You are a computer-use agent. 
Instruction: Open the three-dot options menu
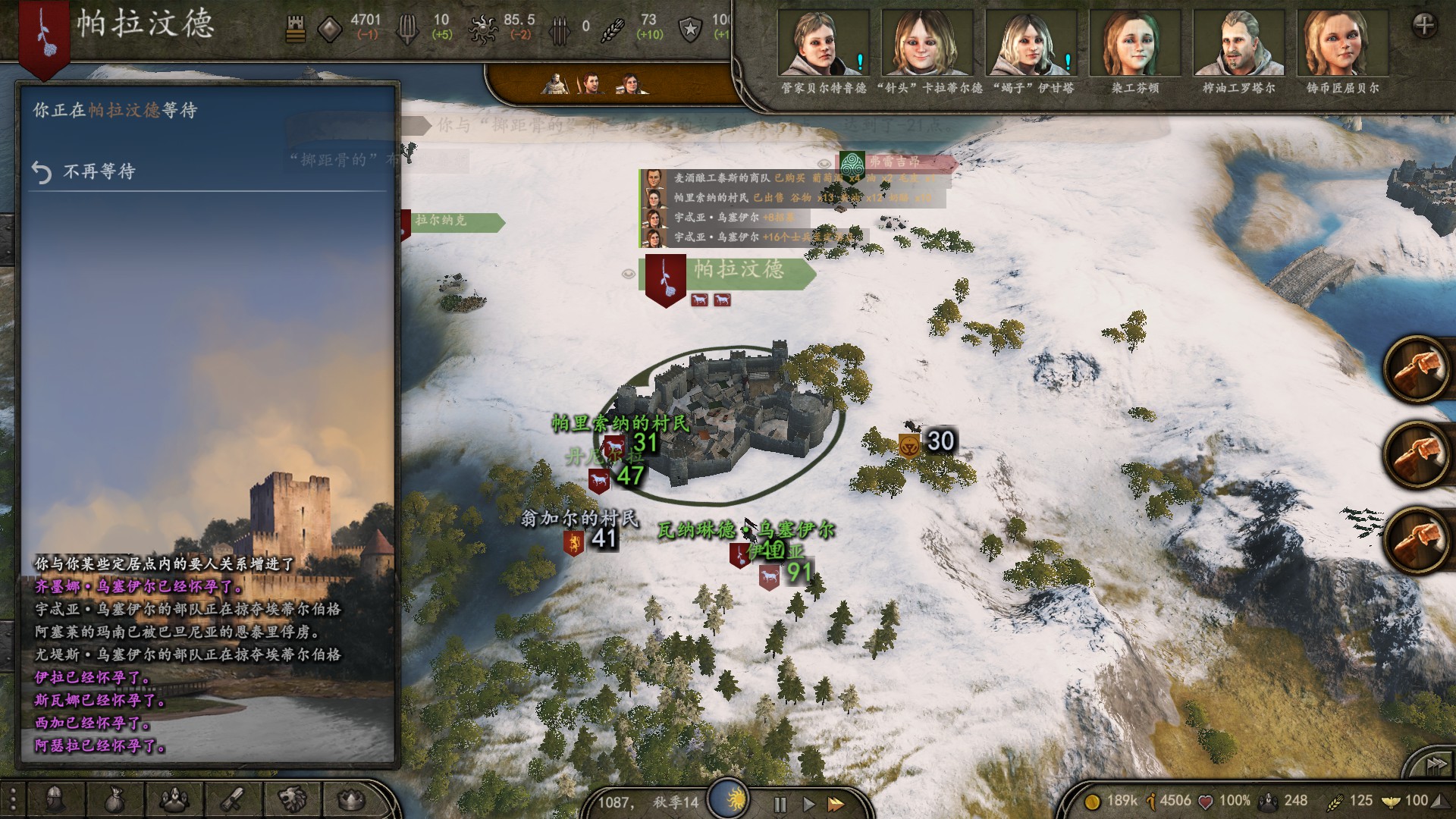pyautogui.click(x=13, y=799)
